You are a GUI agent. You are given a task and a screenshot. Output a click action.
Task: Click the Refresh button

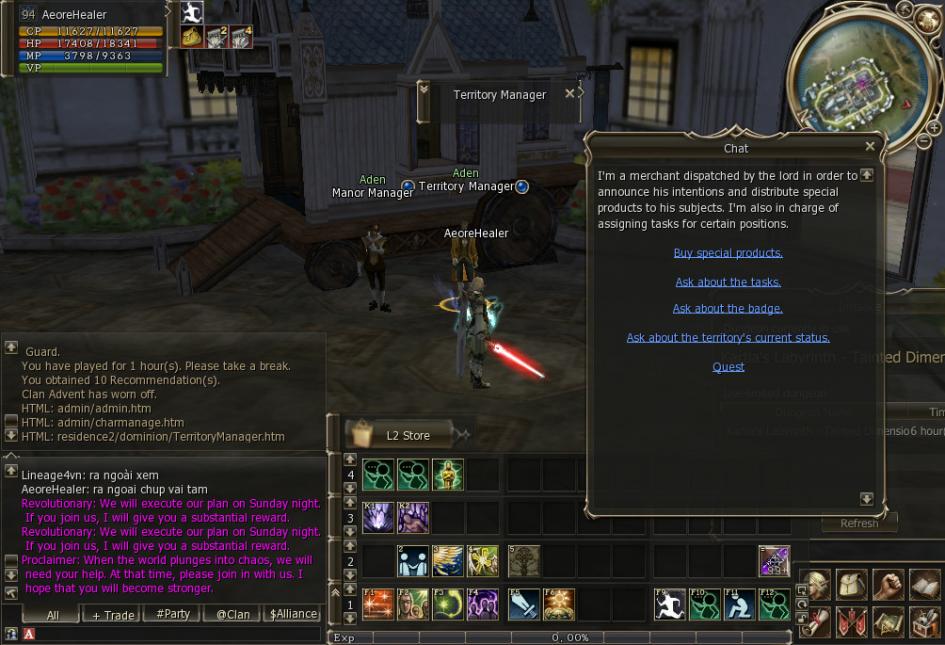(859, 523)
